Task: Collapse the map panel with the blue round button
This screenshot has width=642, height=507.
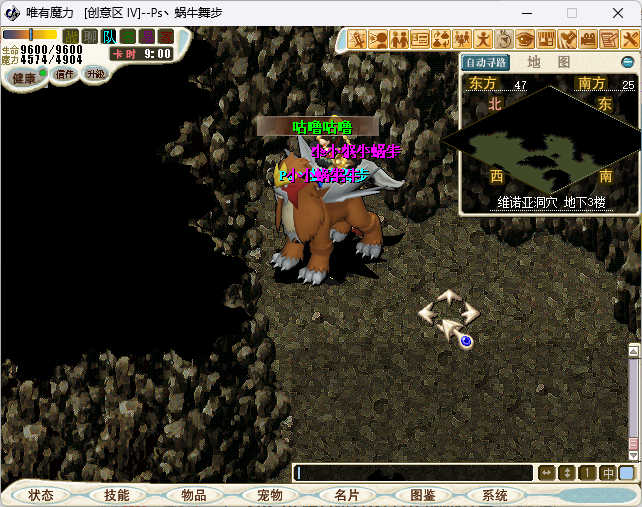Action: [627, 62]
